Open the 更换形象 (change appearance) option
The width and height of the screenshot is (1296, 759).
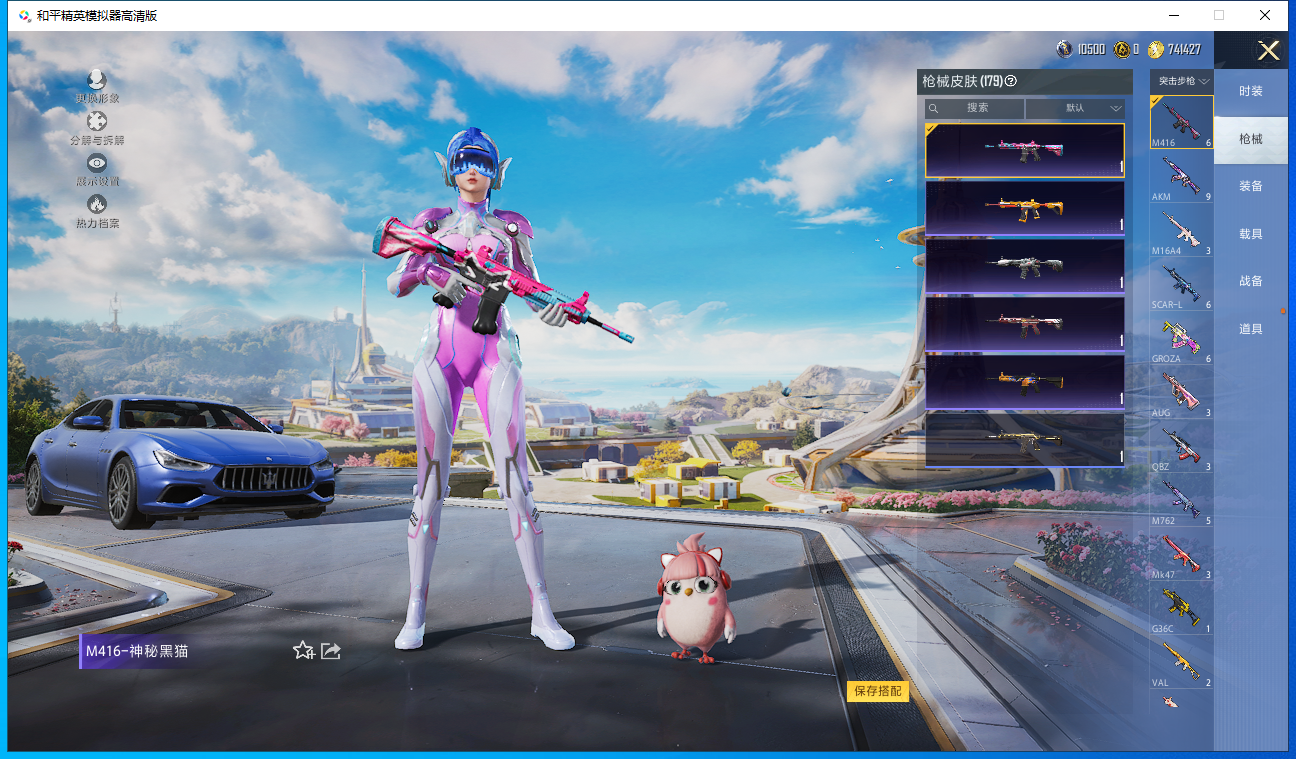pos(97,83)
